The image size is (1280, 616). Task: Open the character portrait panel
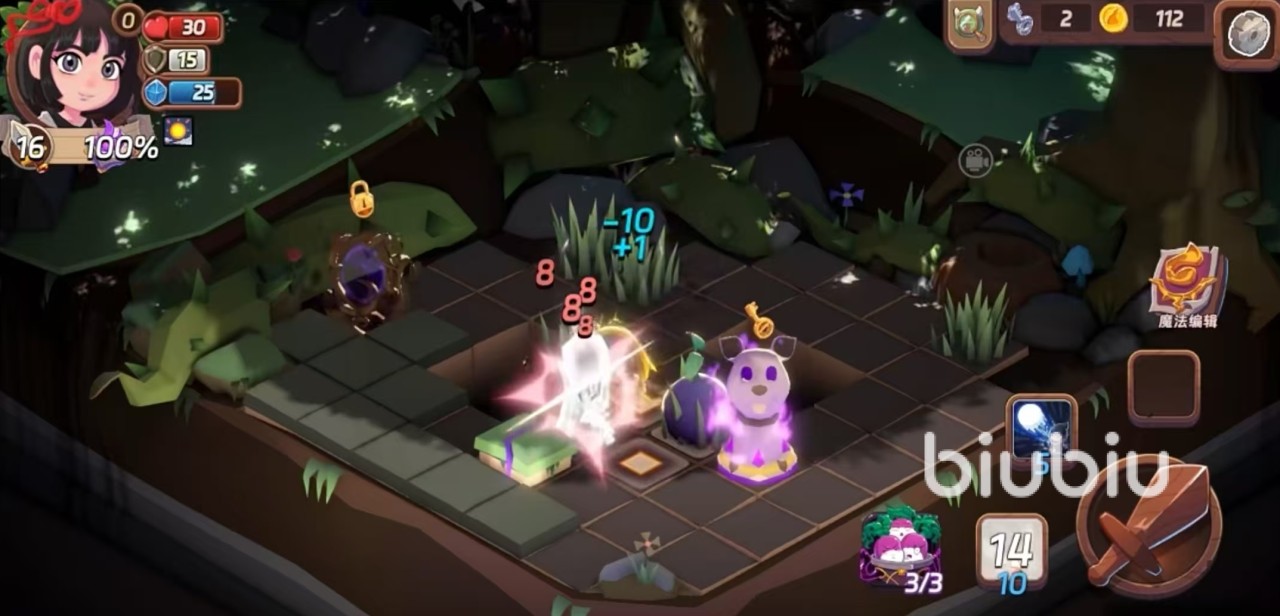click(72, 64)
